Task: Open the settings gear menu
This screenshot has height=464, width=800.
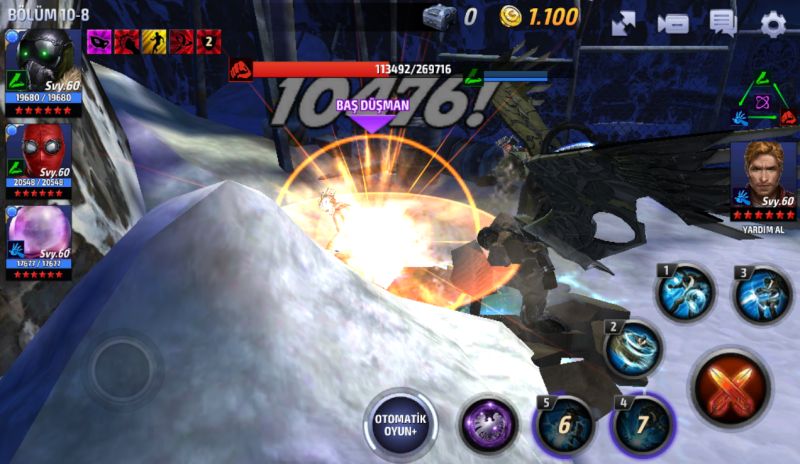Action: (x=773, y=24)
